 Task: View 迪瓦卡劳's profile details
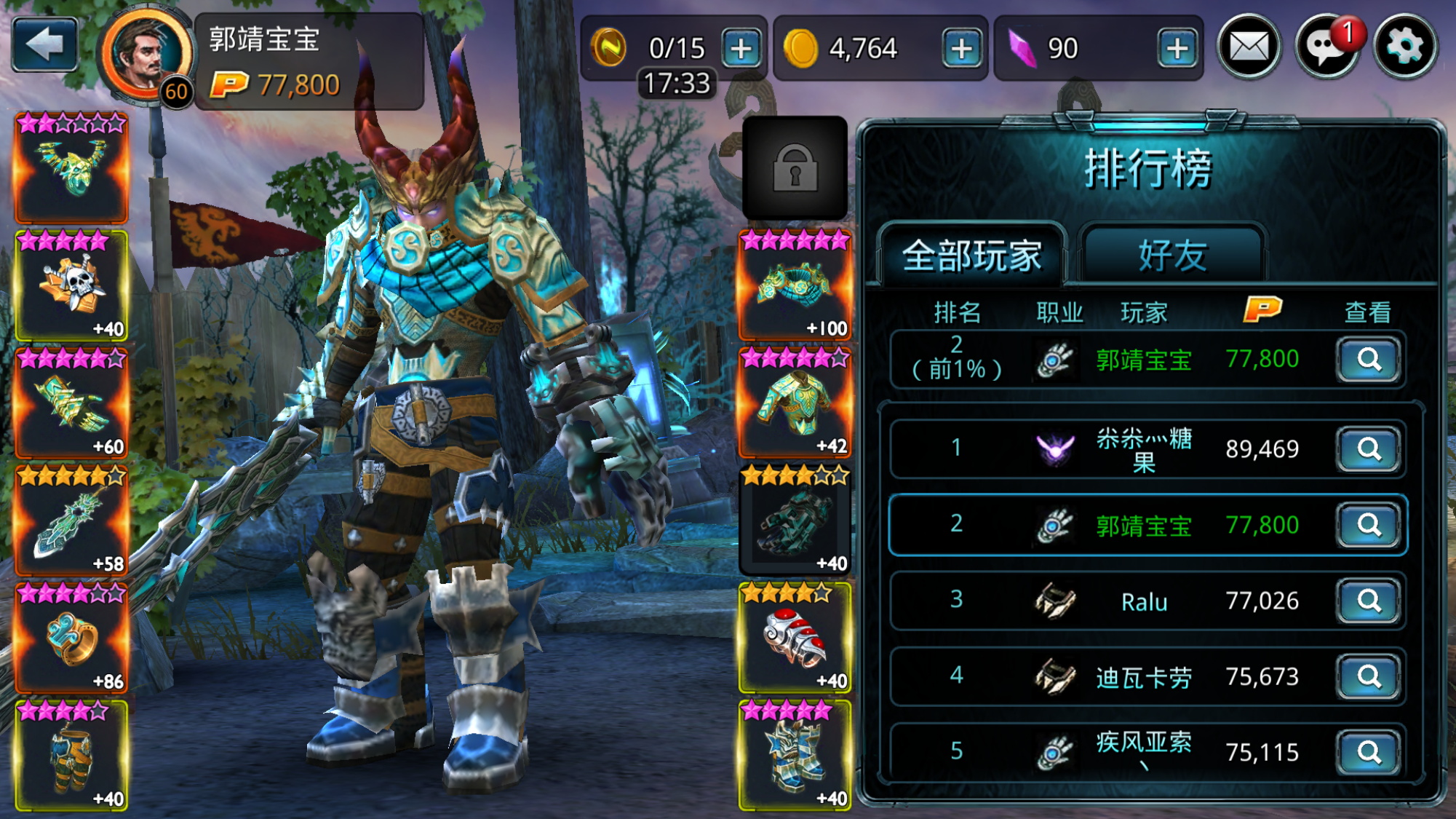(x=1369, y=677)
